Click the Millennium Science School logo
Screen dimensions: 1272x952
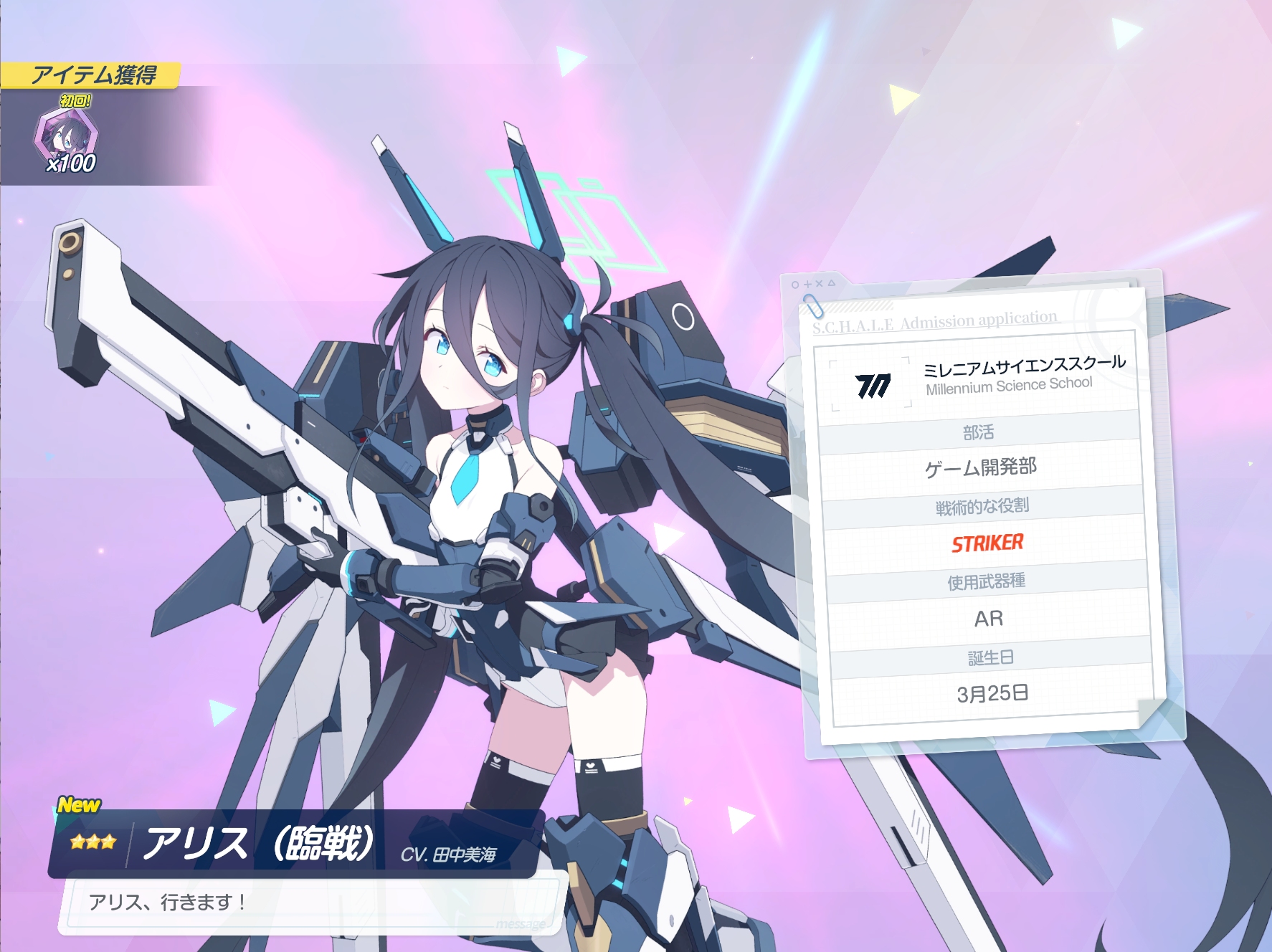coord(872,385)
